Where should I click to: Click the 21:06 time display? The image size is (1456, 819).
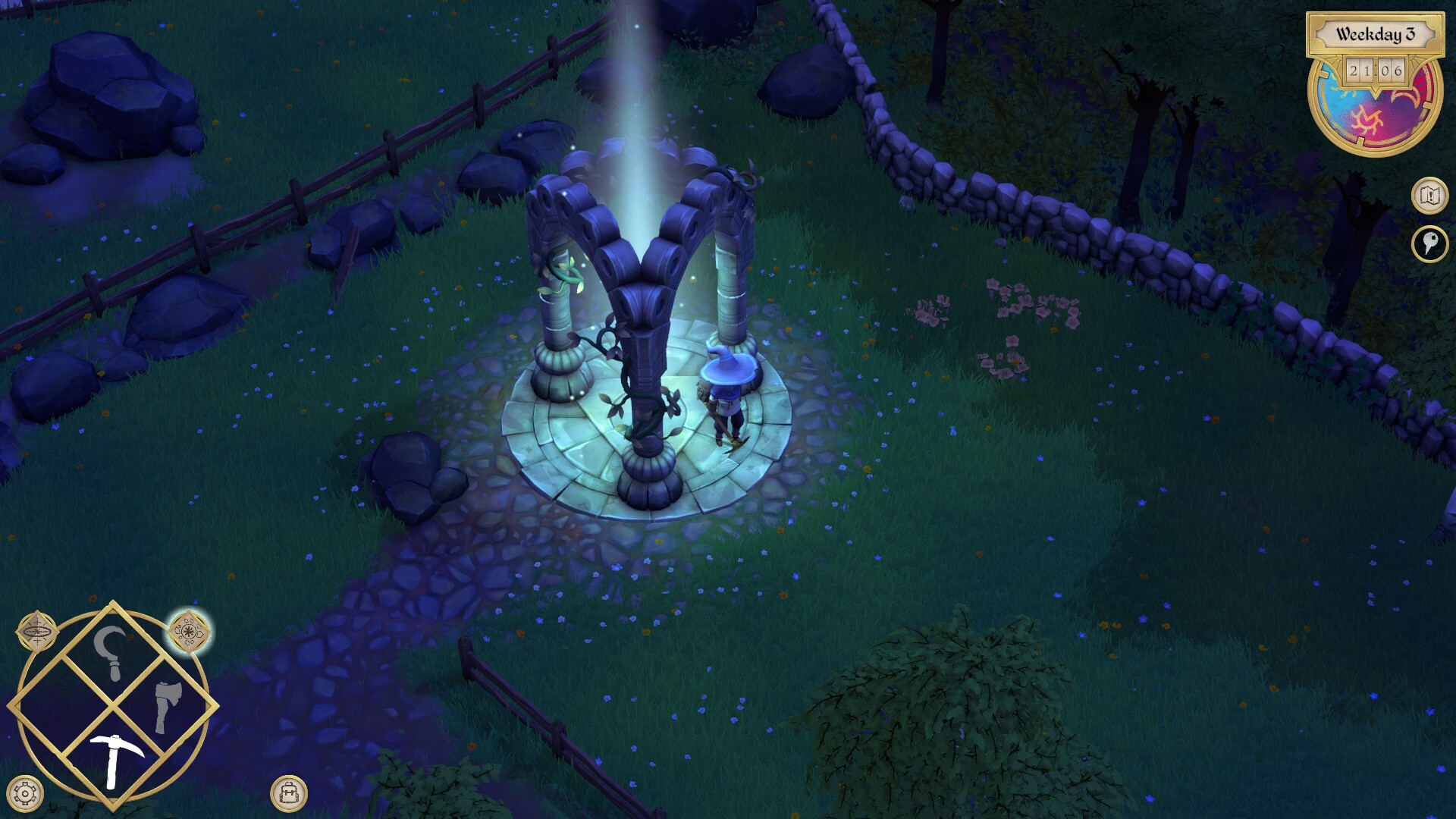1376,71
